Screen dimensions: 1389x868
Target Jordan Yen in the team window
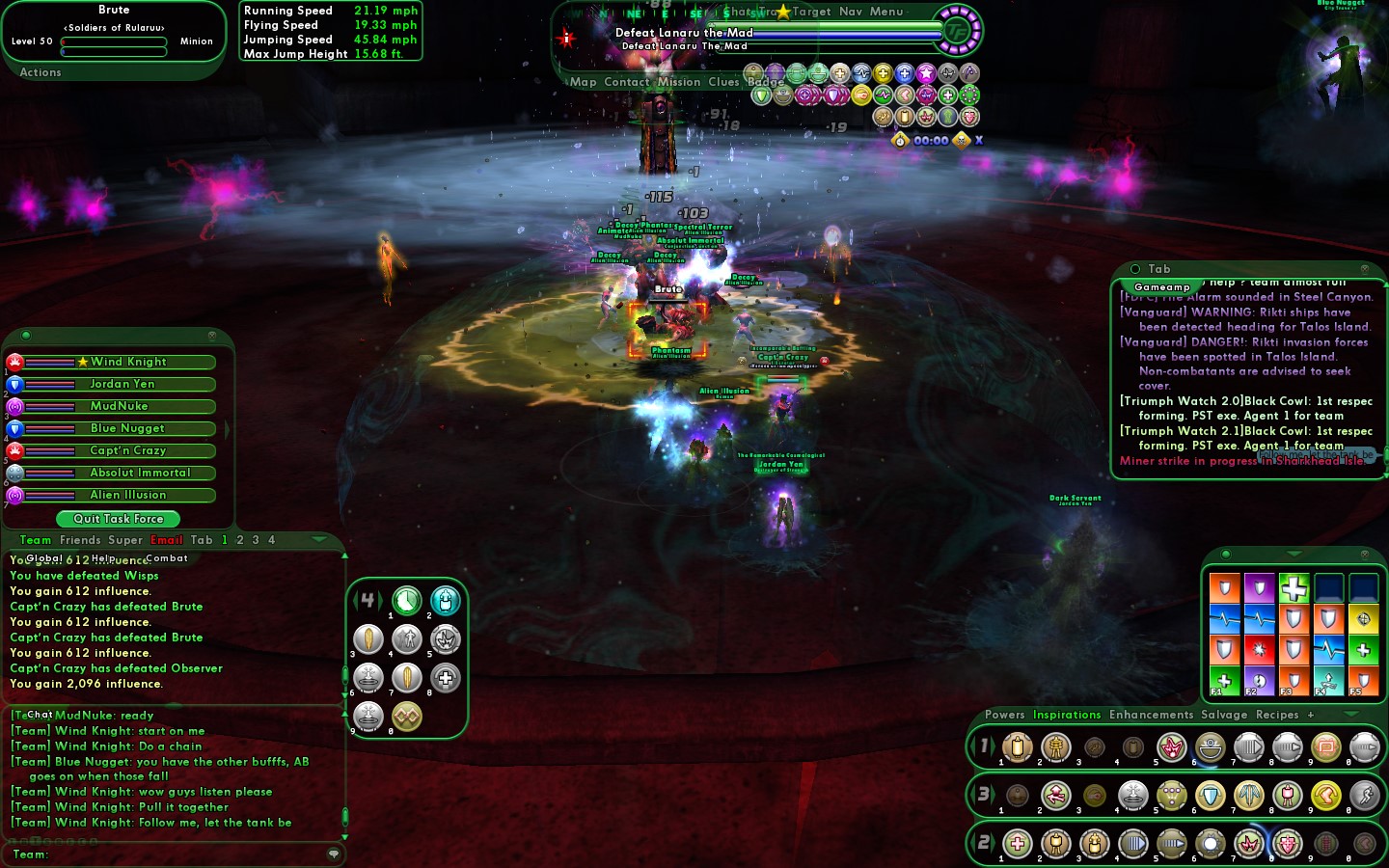pos(123,384)
